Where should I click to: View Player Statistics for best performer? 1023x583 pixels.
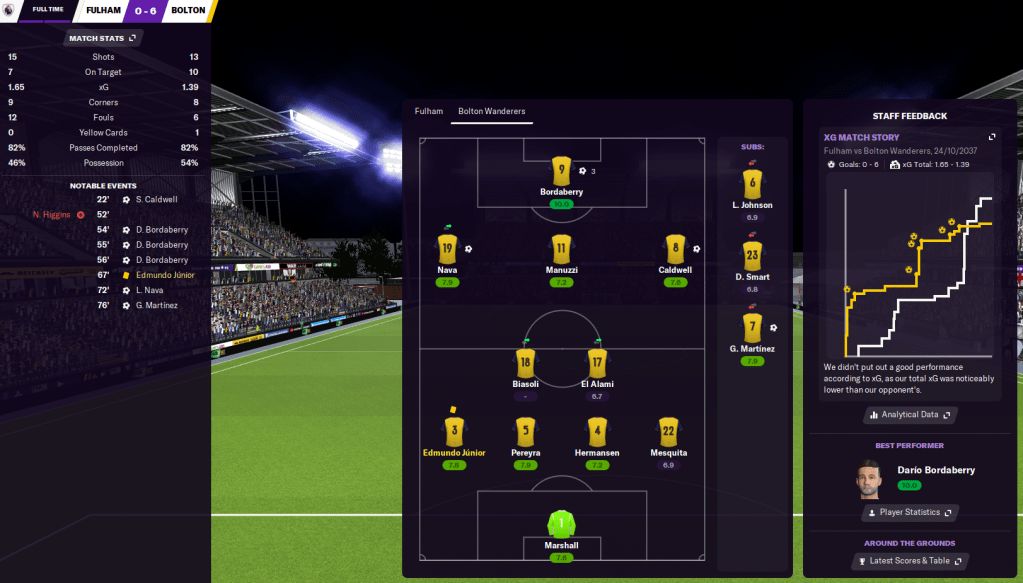point(908,512)
